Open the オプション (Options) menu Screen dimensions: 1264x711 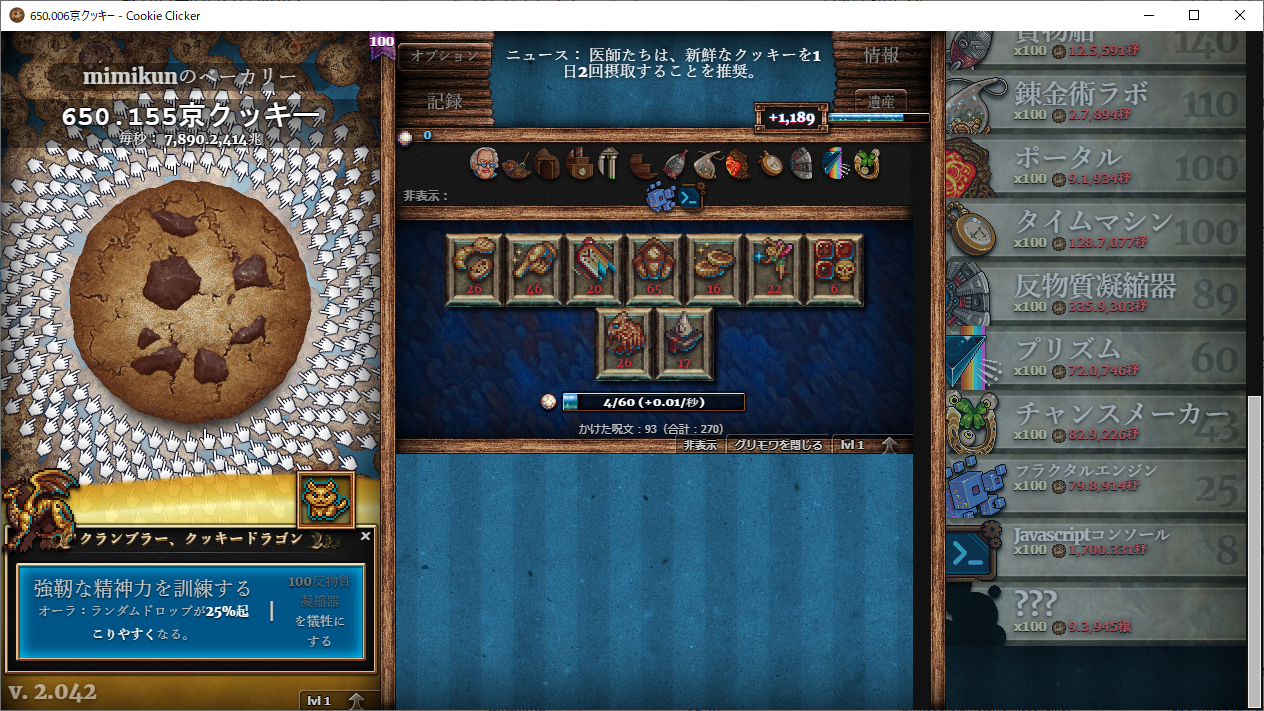(x=445, y=57)
